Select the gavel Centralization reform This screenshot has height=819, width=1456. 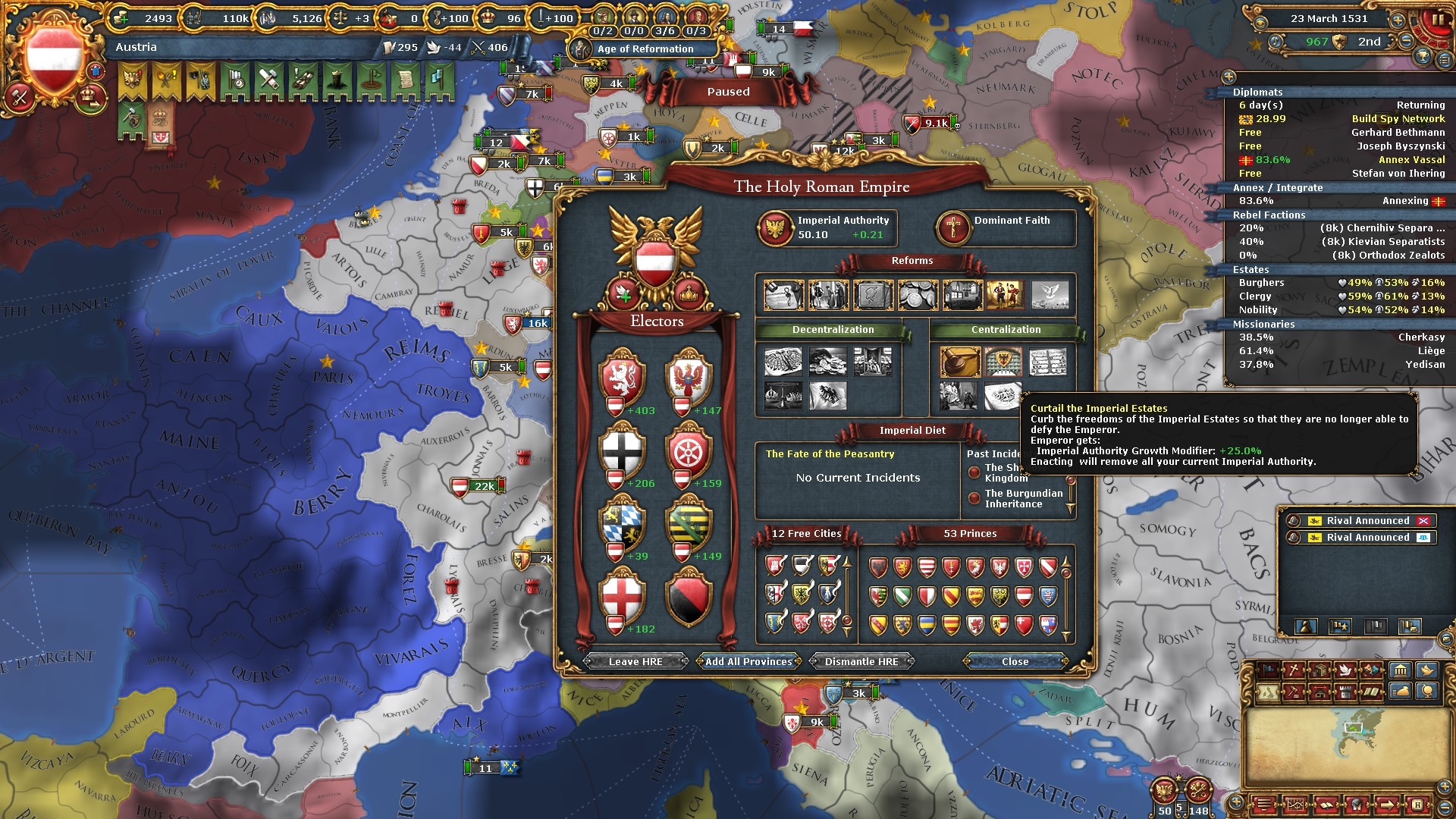pos(959,362)
